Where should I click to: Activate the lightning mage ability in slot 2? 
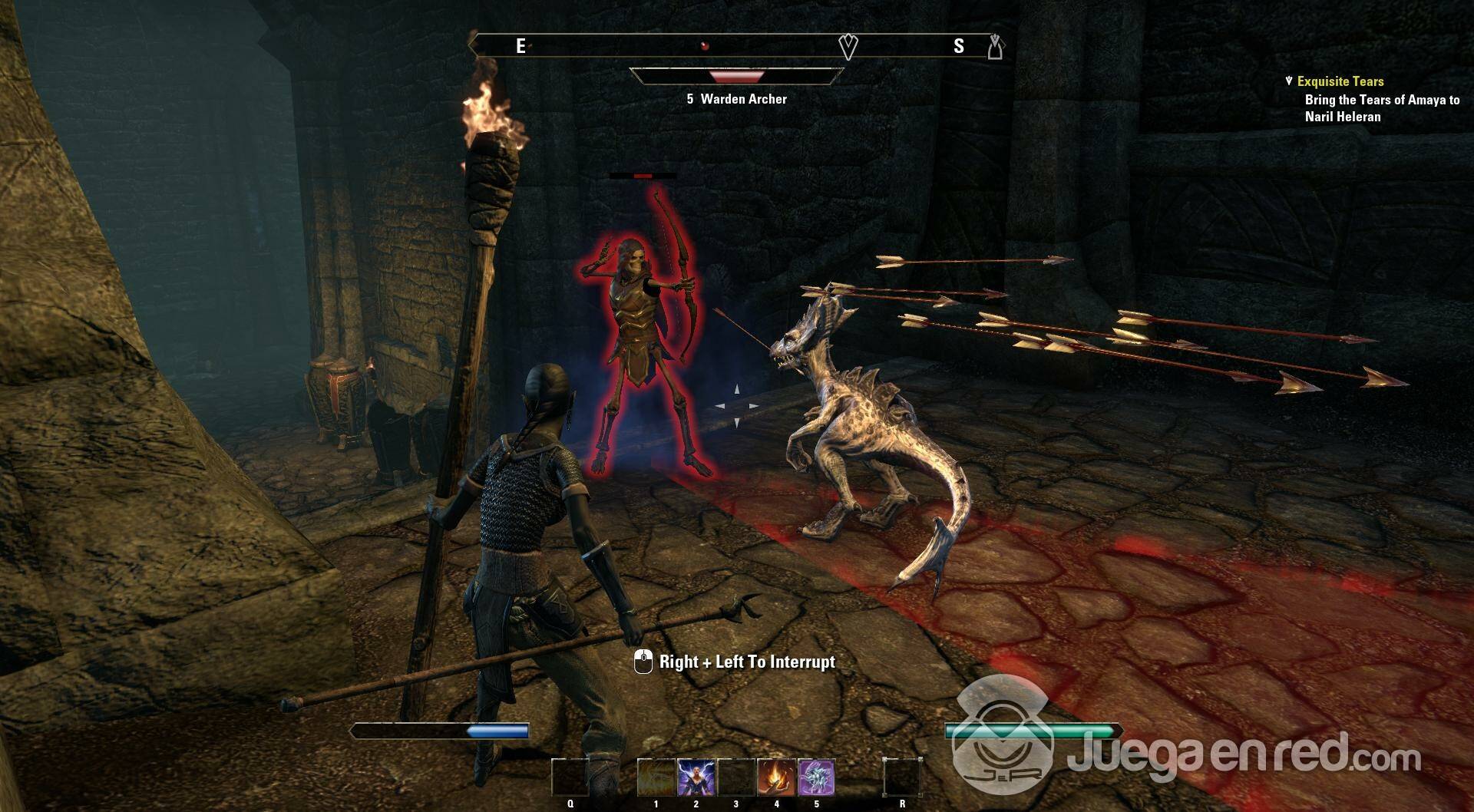point(696,777)
